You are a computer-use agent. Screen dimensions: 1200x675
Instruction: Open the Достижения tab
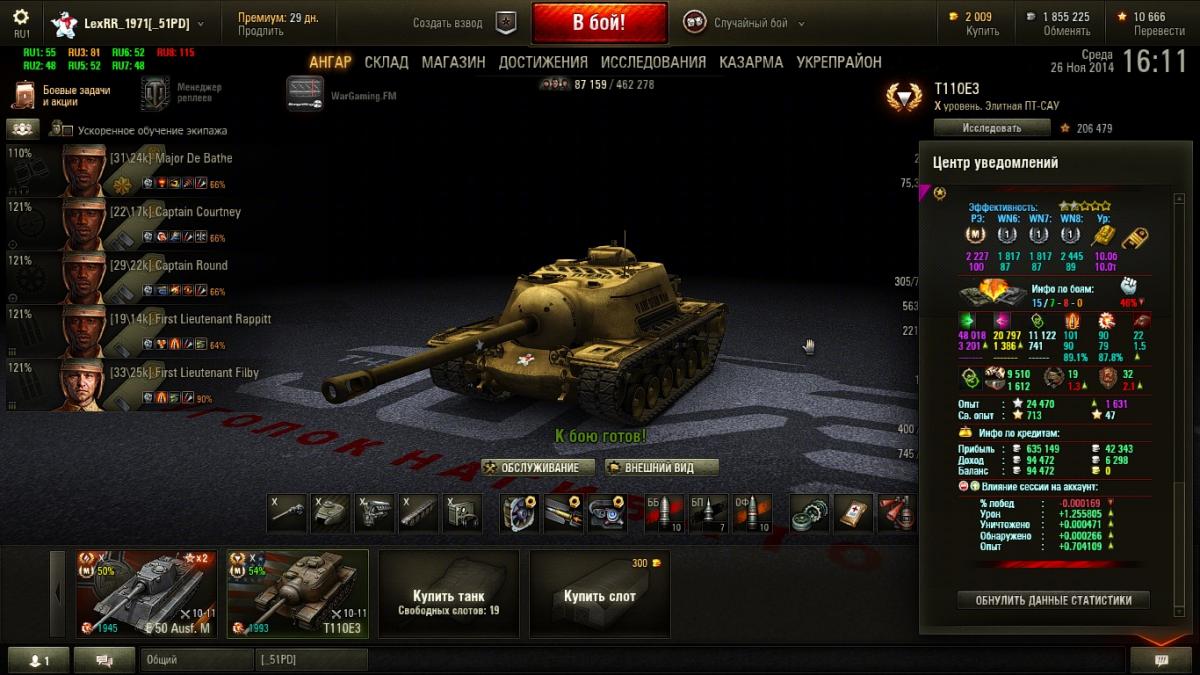[543, 62]
